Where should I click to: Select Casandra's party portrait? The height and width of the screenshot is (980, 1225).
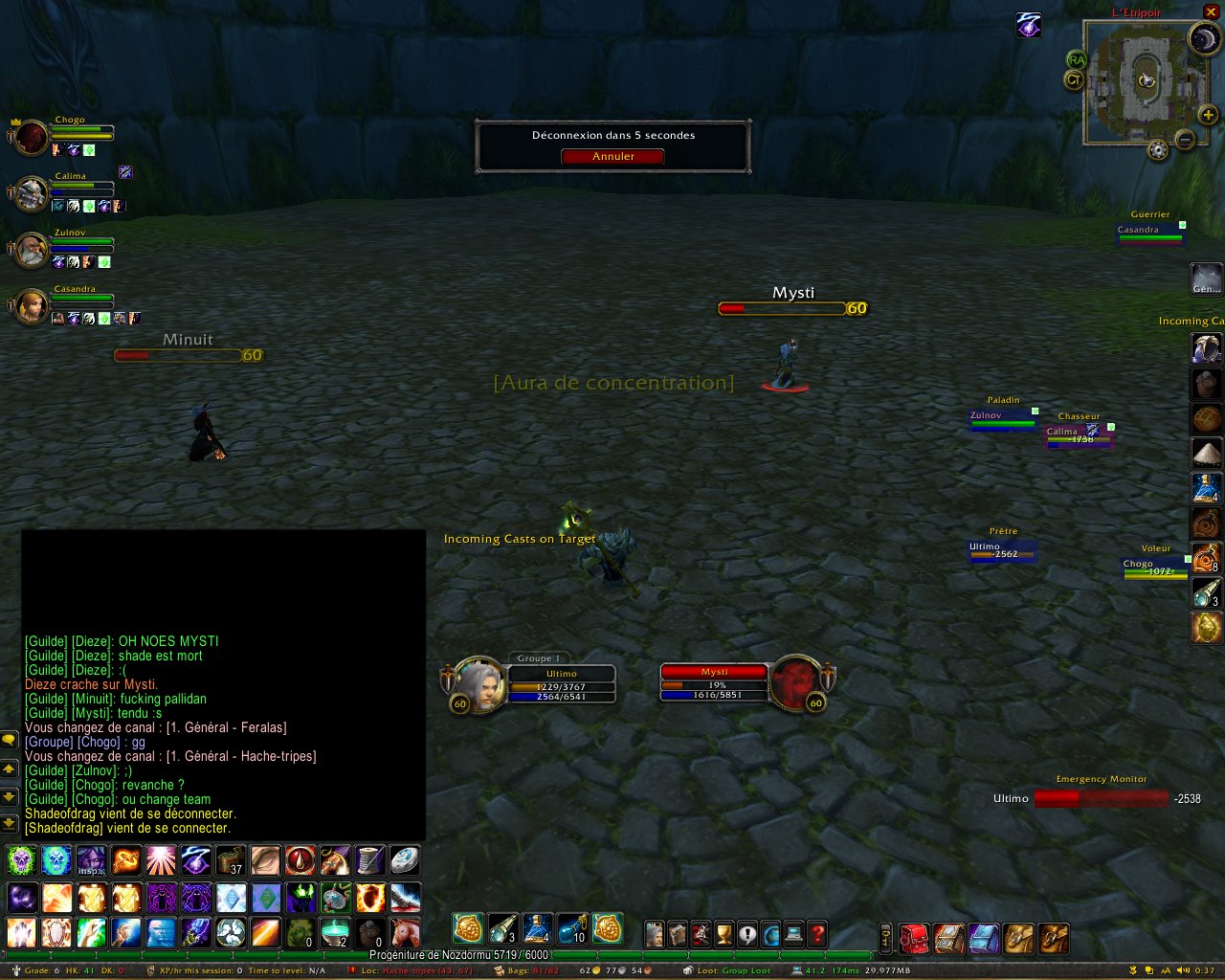click(31, 305)
